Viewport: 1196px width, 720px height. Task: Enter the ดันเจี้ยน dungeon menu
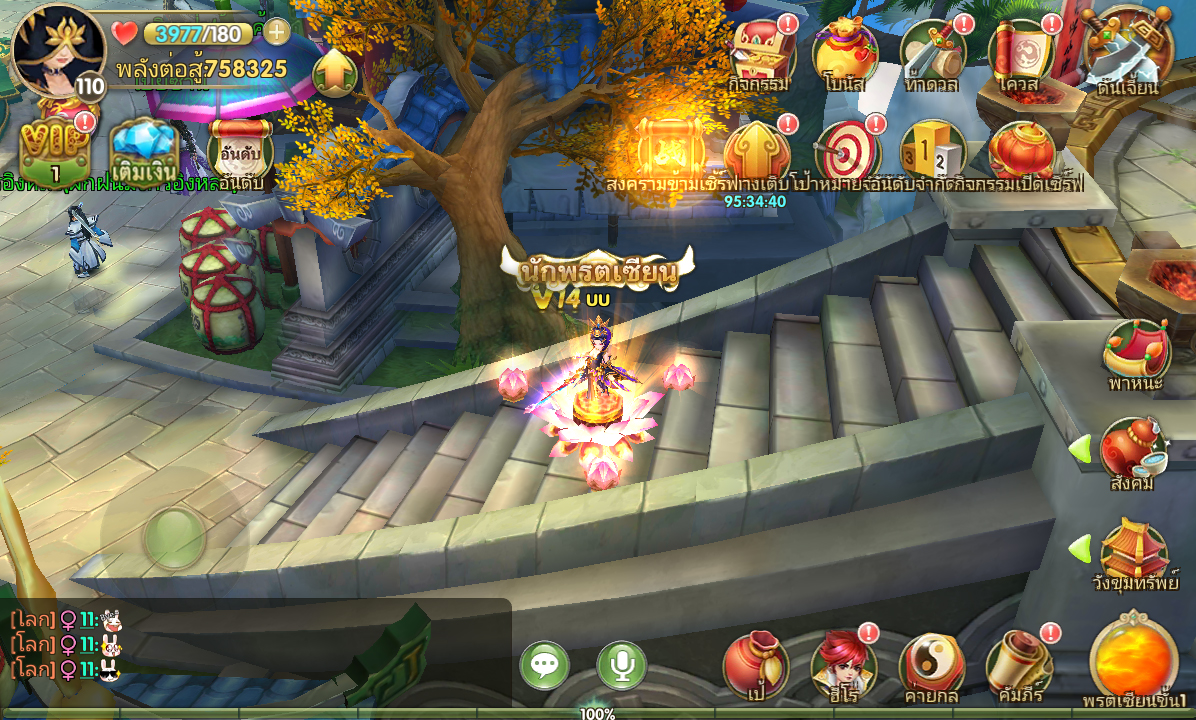[1127, 52]
